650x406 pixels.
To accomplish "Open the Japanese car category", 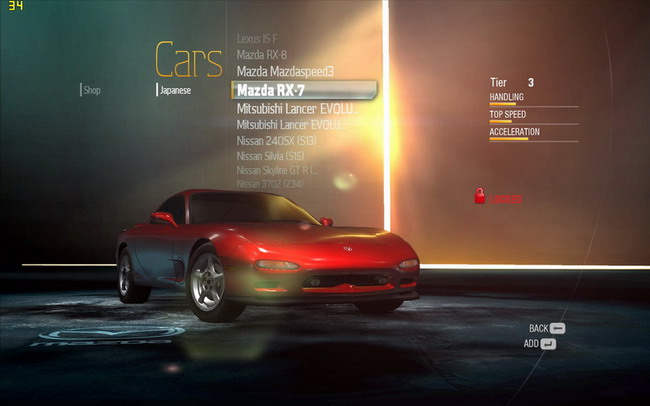I will tap(175, 90).
